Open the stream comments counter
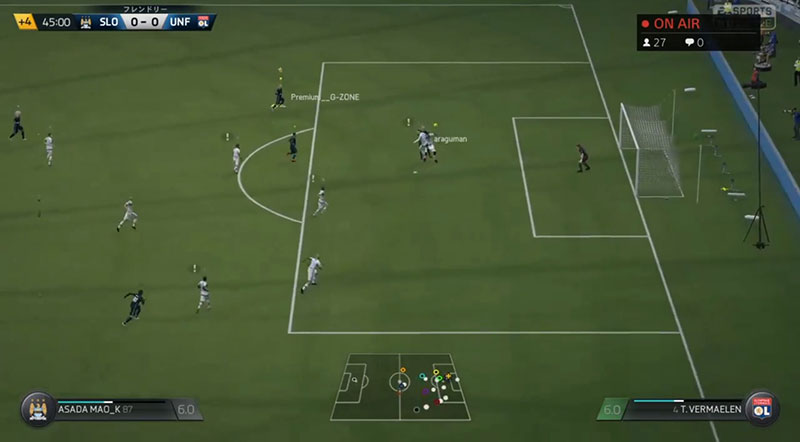 694,42
